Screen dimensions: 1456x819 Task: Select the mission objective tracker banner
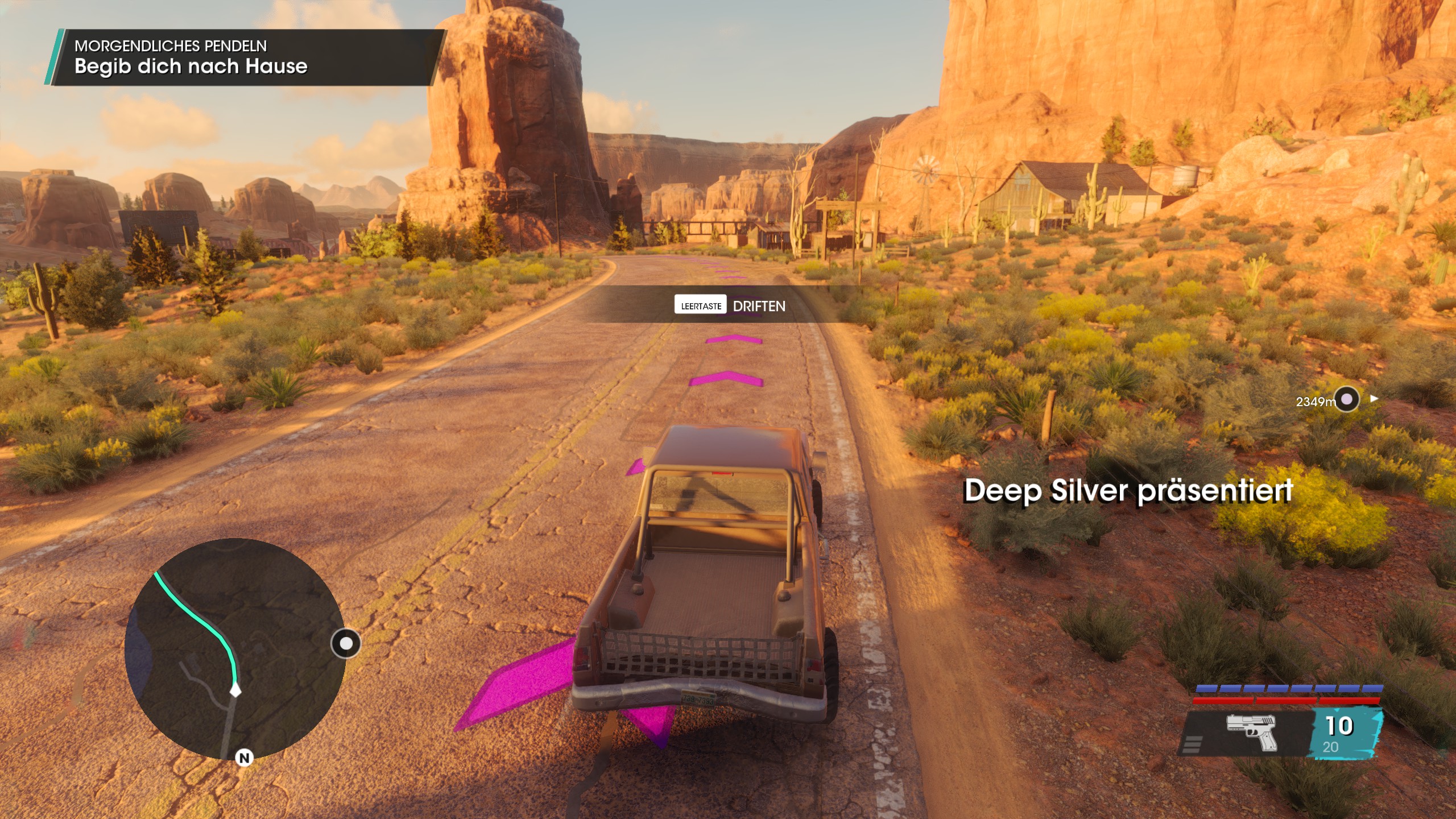click(246, 57)
